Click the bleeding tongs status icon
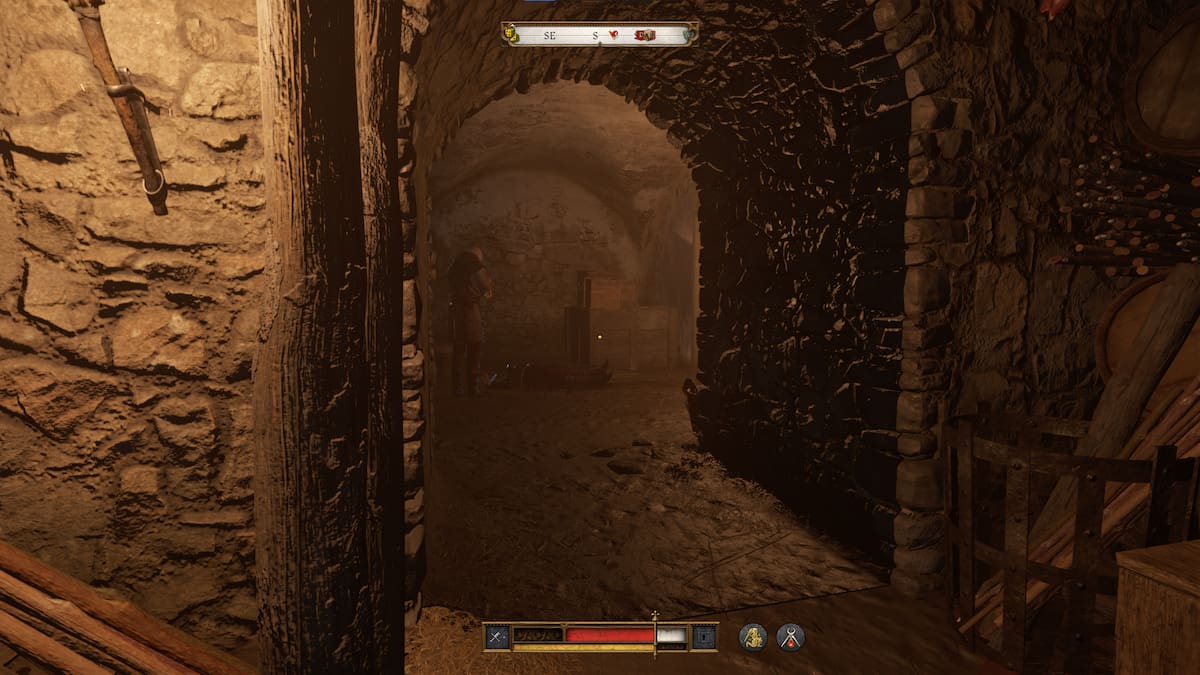The width and height of the screenshot is (1200, 675). 791,637
